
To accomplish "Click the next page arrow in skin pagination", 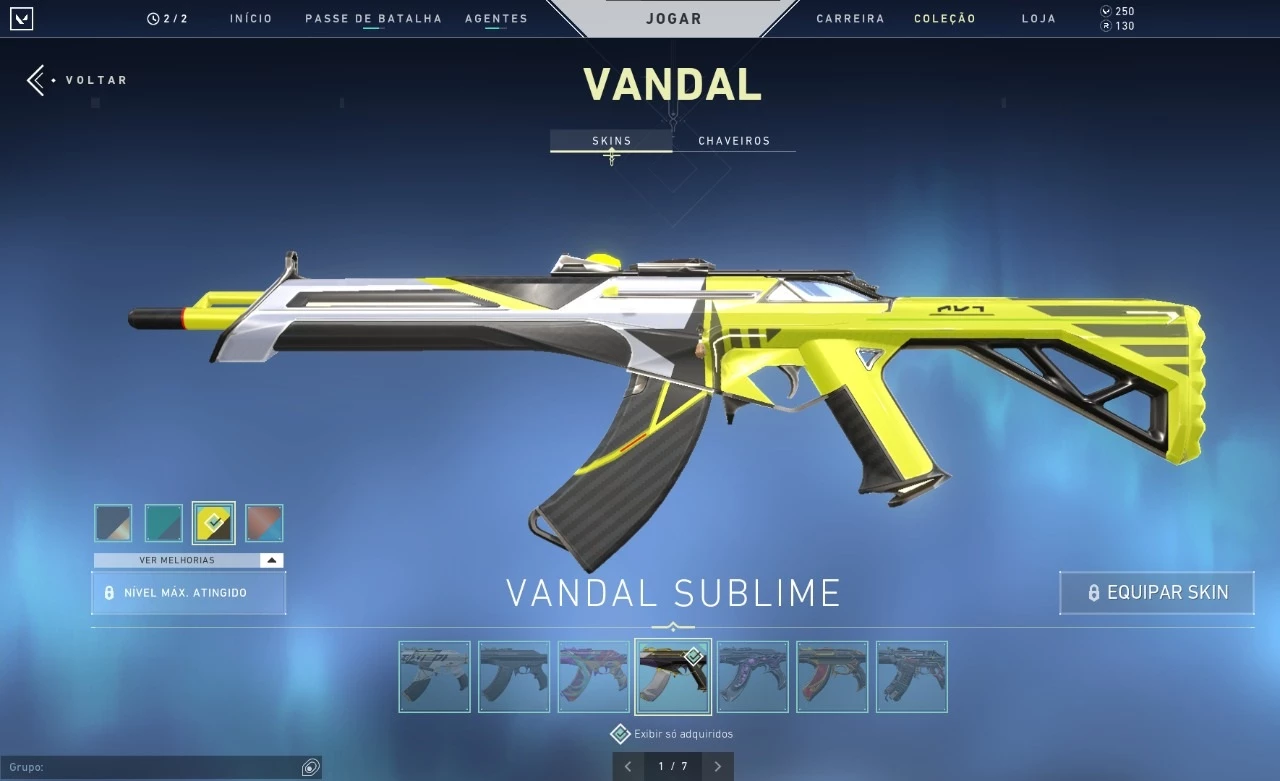I will 717,766.
